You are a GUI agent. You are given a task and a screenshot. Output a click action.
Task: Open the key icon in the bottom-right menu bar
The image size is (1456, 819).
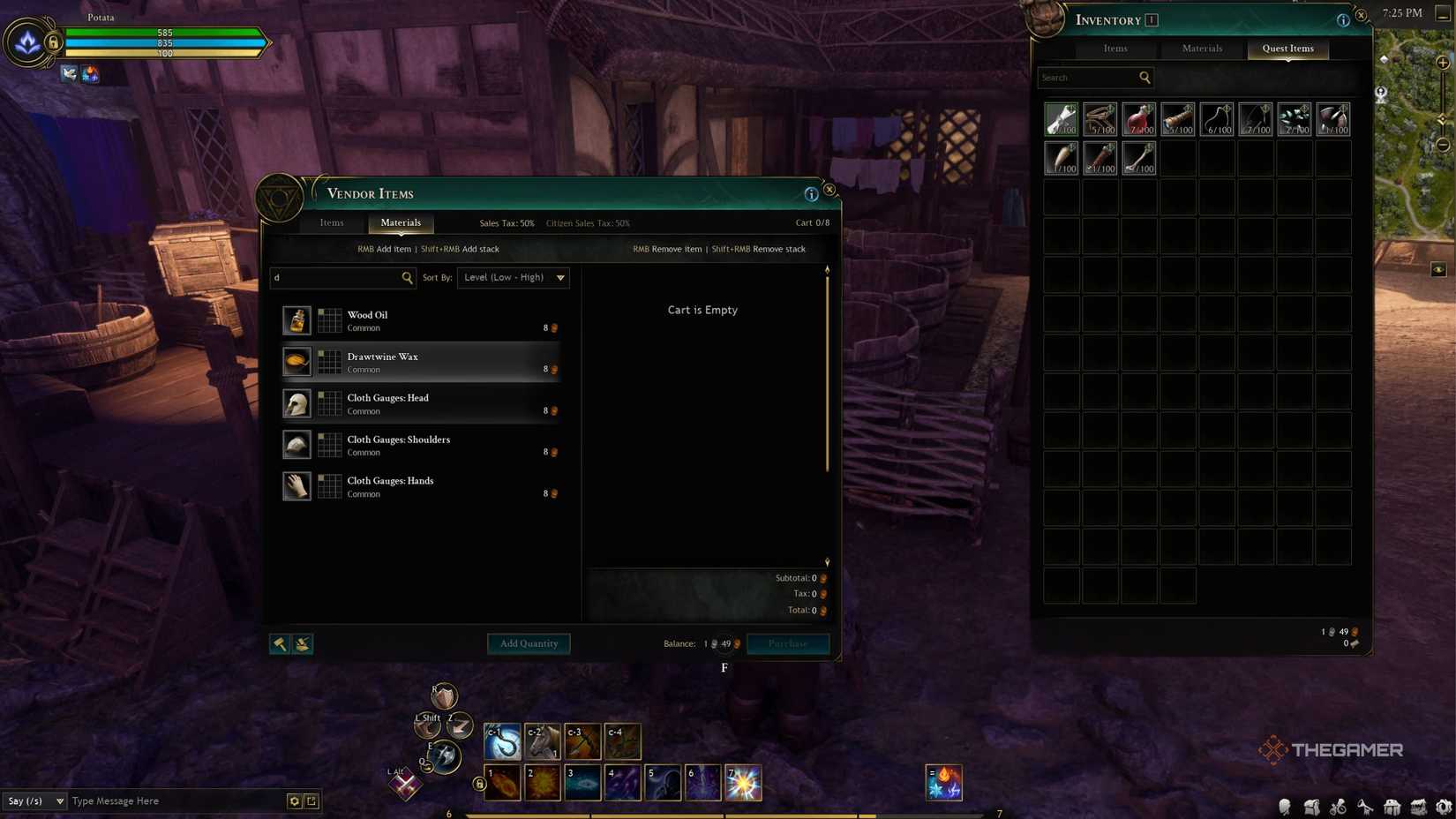1363,806
